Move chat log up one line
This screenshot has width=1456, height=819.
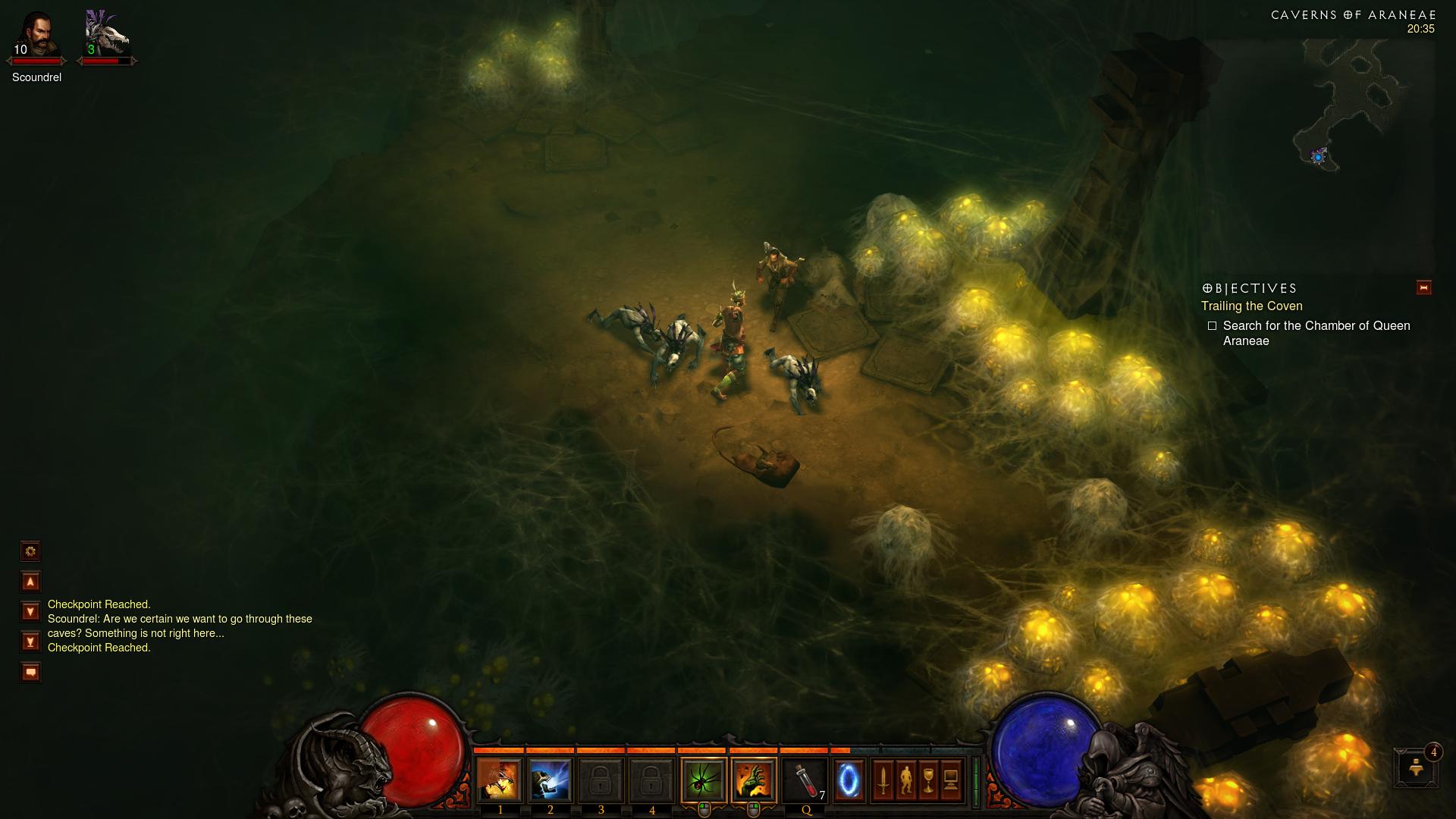pos(30,582)
